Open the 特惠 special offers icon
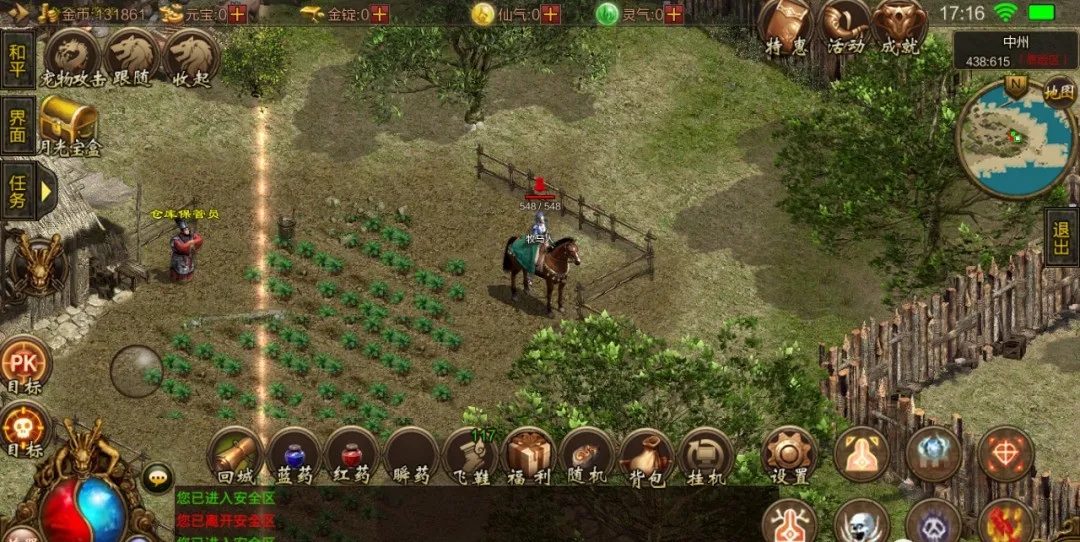Viewport: 1080px width, 542px height. (786, 28)
